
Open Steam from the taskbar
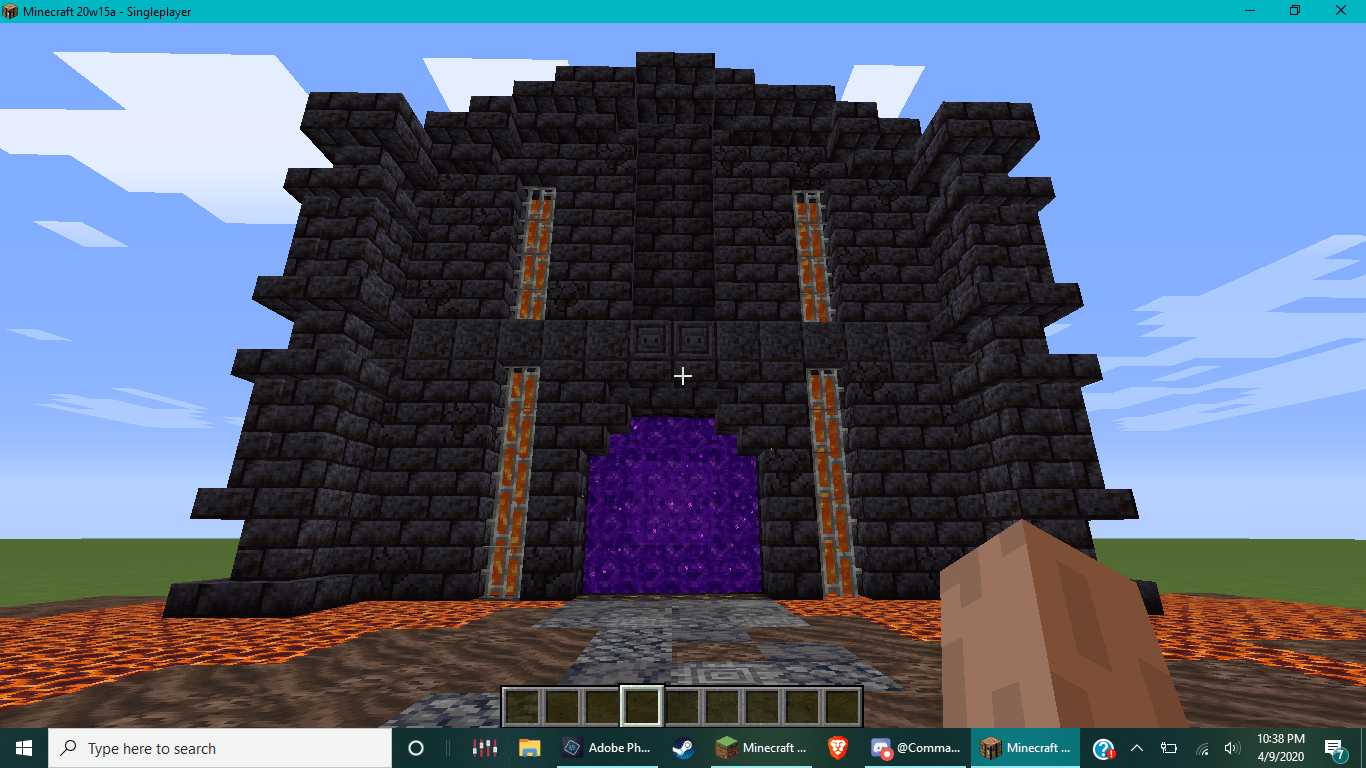pos(683,748)
